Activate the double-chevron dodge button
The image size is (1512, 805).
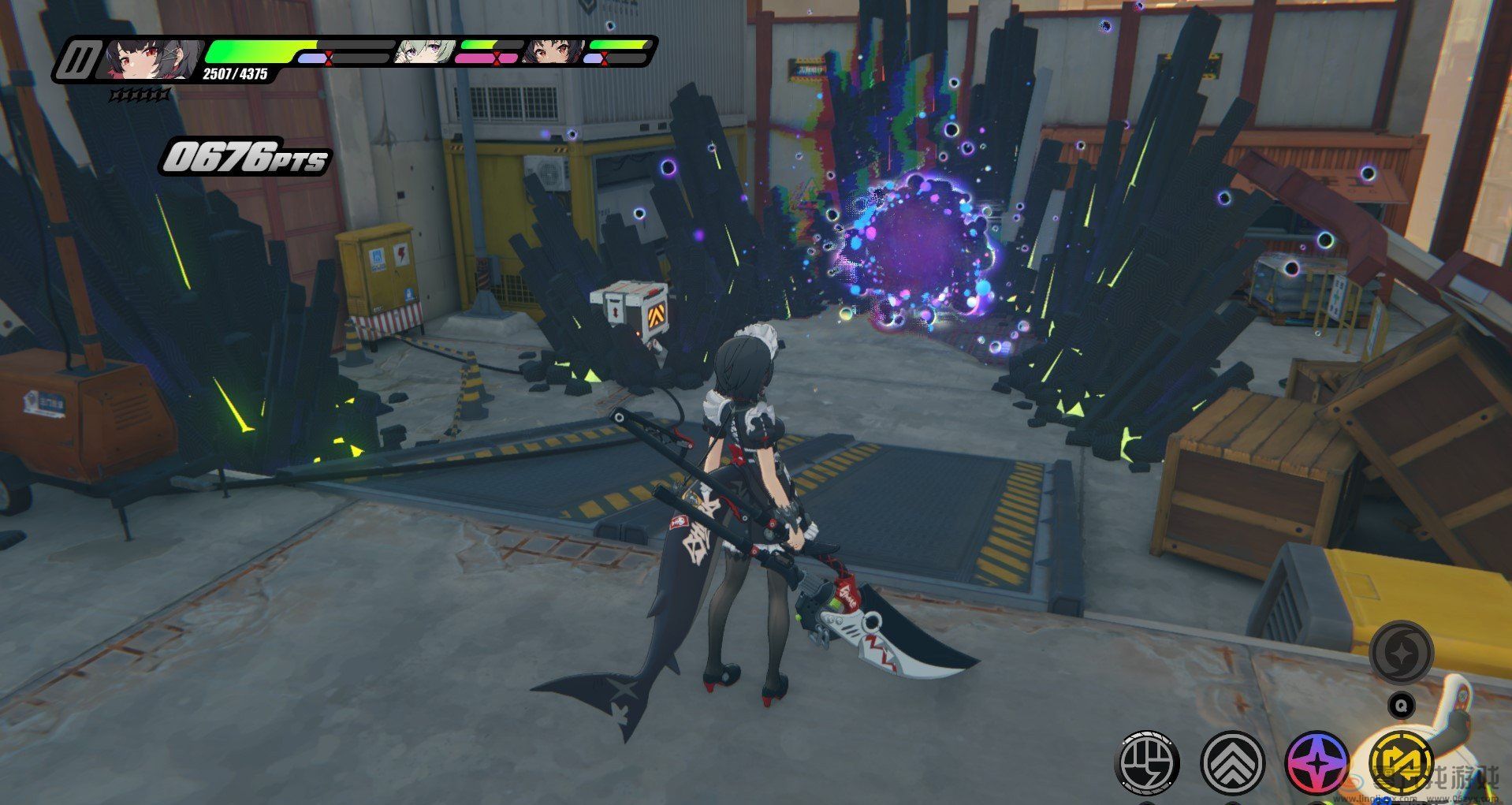coord(1233,763)
